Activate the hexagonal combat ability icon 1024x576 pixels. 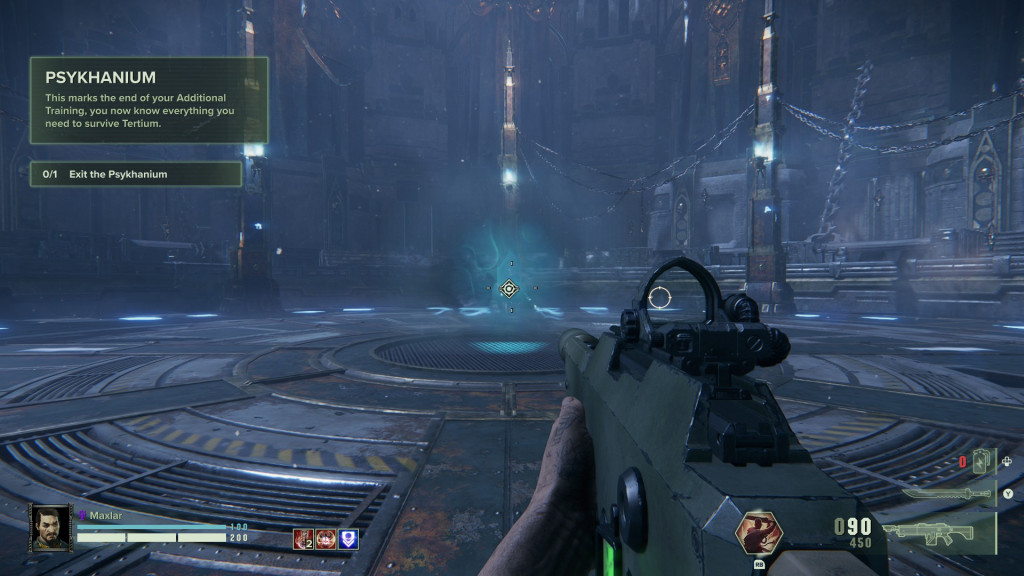click(x=760, y=533)
